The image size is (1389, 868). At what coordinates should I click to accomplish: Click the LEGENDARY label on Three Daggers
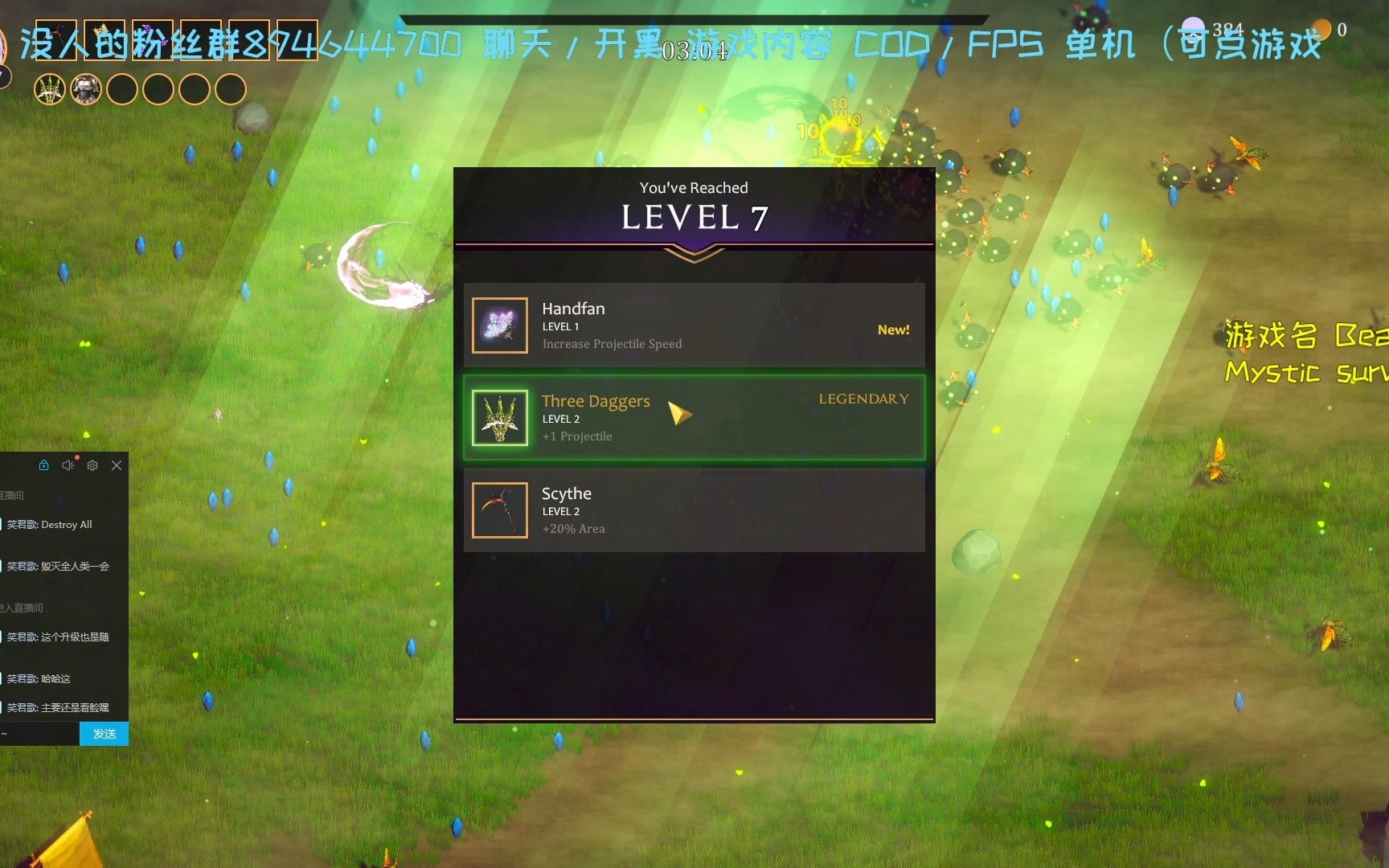tap(863, 399)
